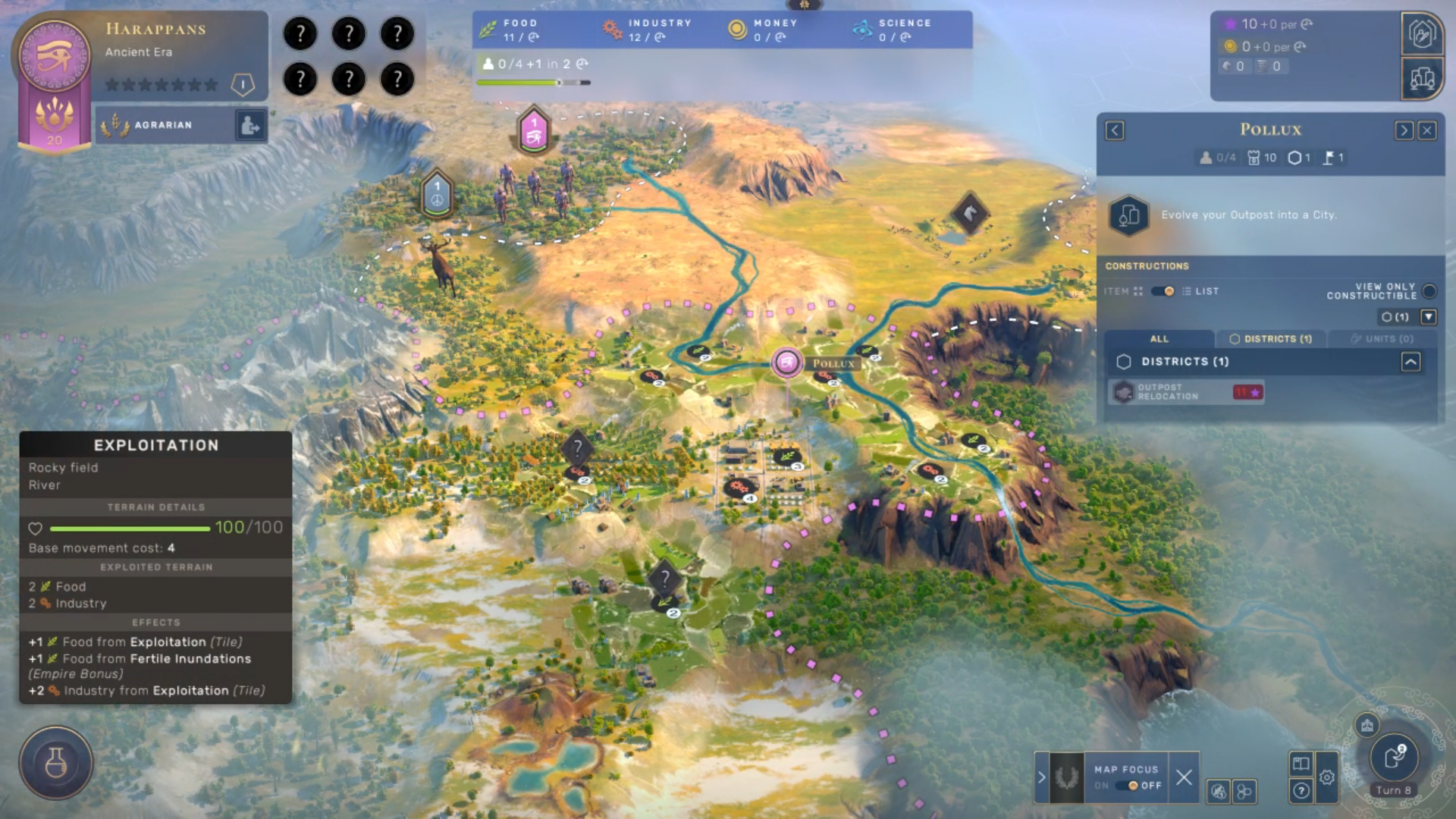Go to the next settlement arrow
The height and width of the screenshot is (819, 1456).
click(1403, 130)
